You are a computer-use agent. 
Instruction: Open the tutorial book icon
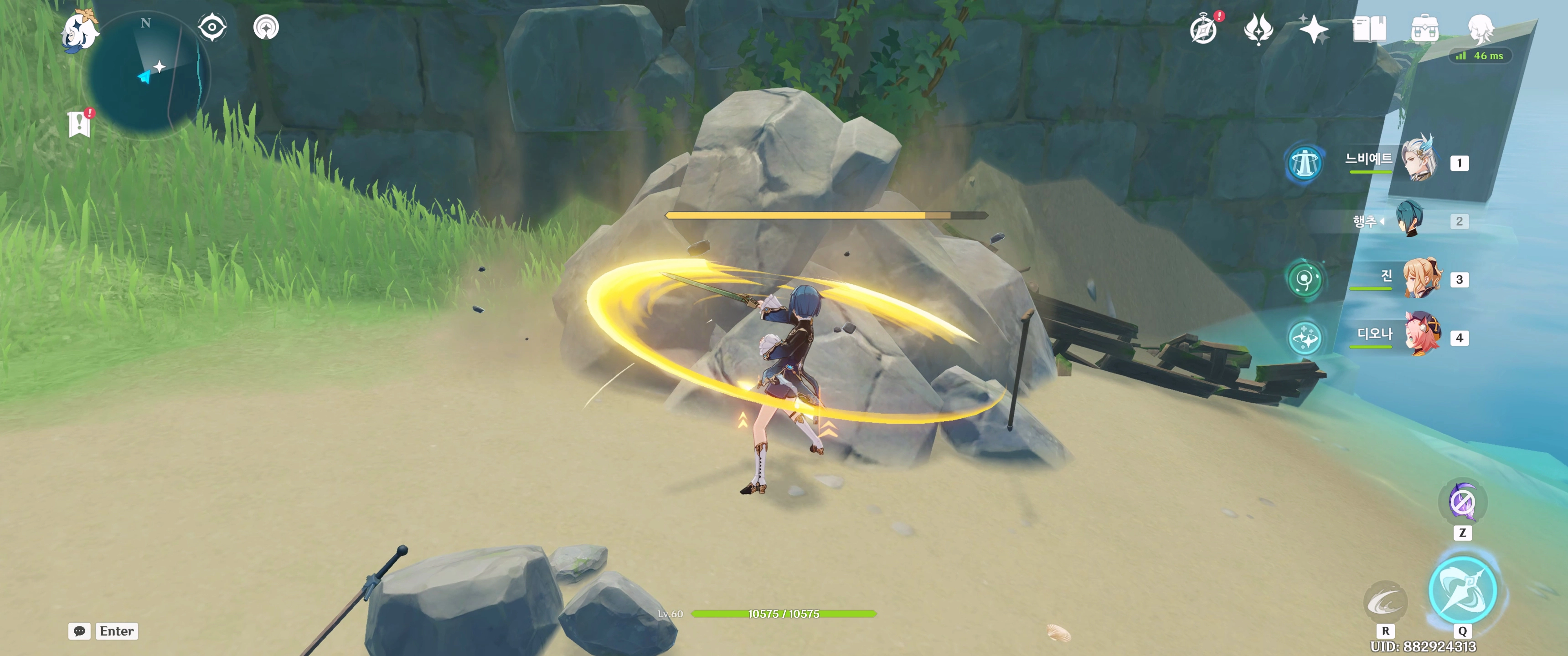1369,29
